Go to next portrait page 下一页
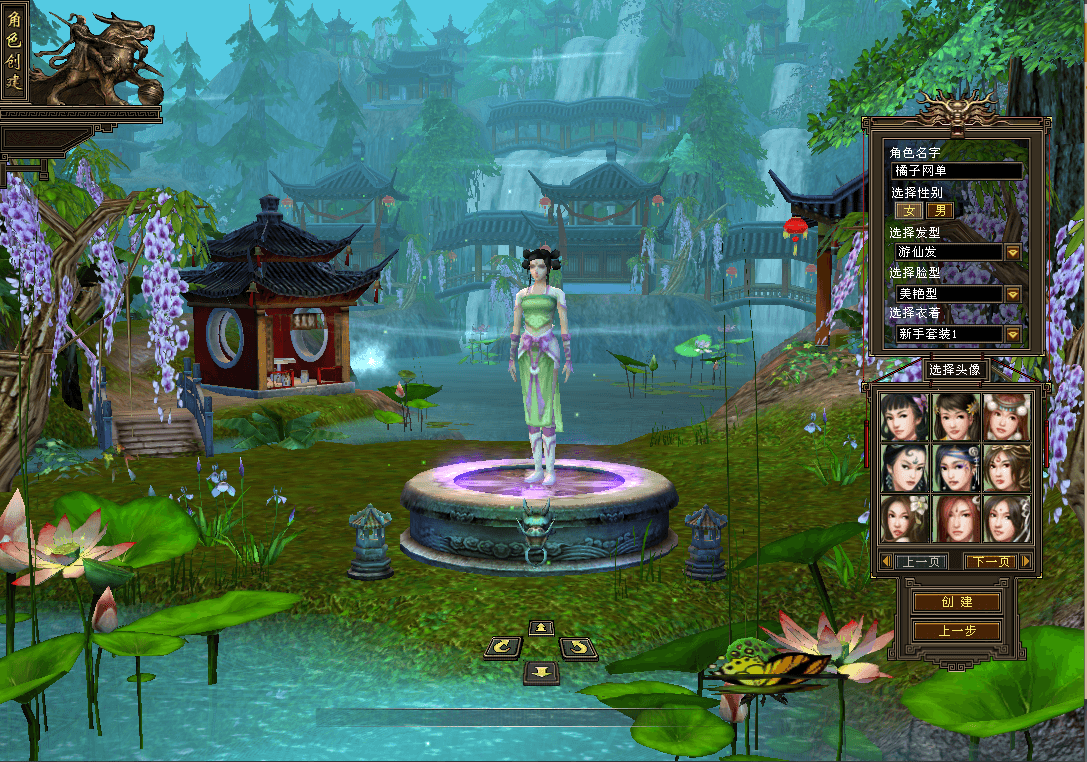 990,562
